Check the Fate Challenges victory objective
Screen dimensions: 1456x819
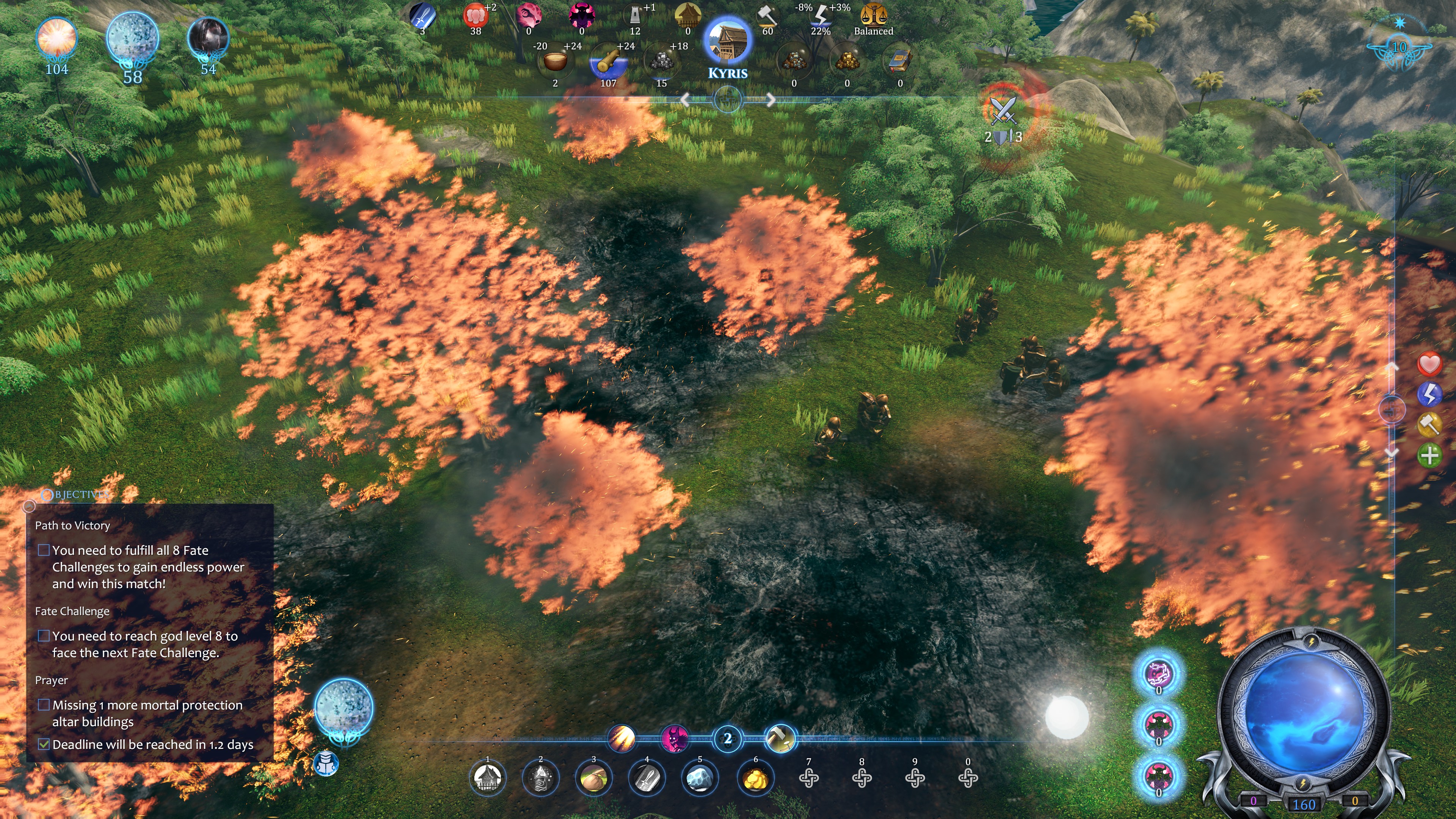pos(44,550)
